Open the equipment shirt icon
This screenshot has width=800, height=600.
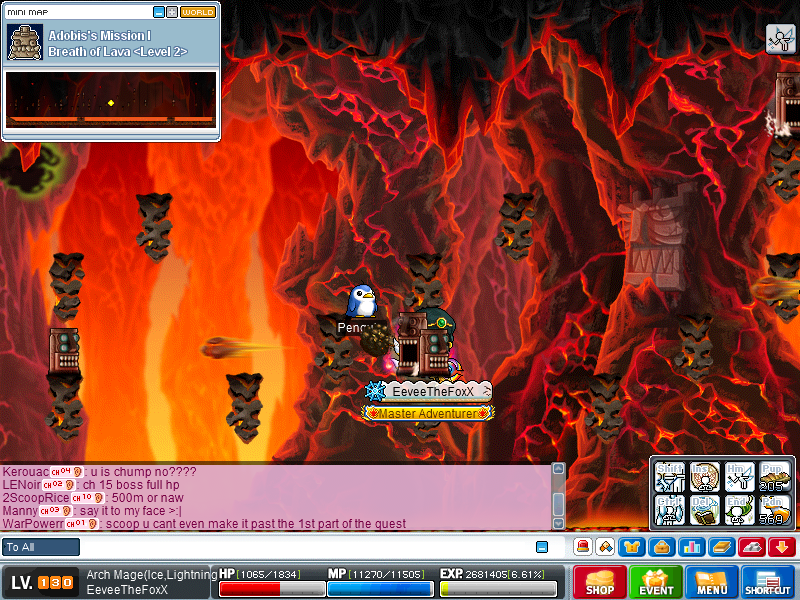click(632, 547)
